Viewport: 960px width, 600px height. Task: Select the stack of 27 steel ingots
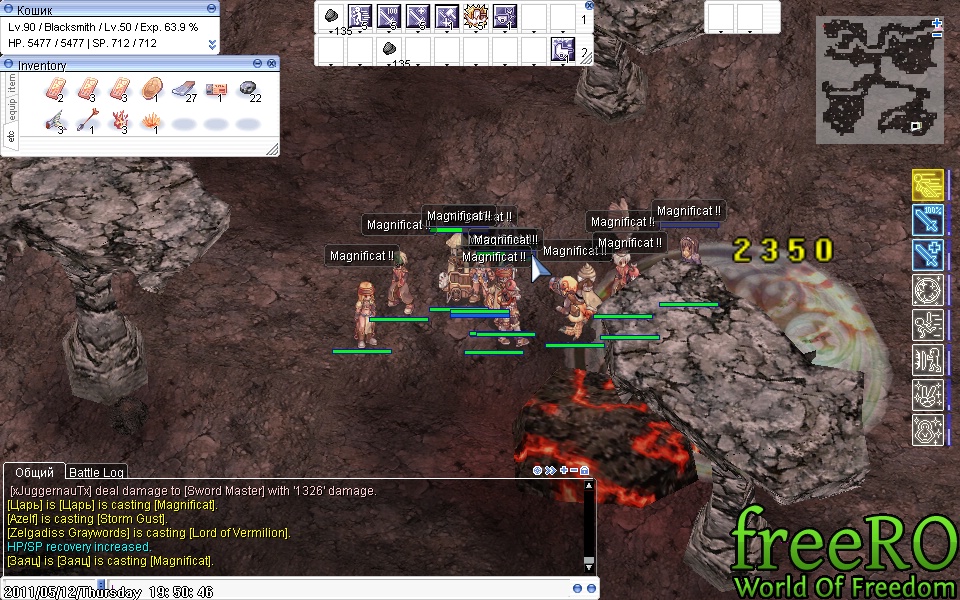(x=184, y=91)
